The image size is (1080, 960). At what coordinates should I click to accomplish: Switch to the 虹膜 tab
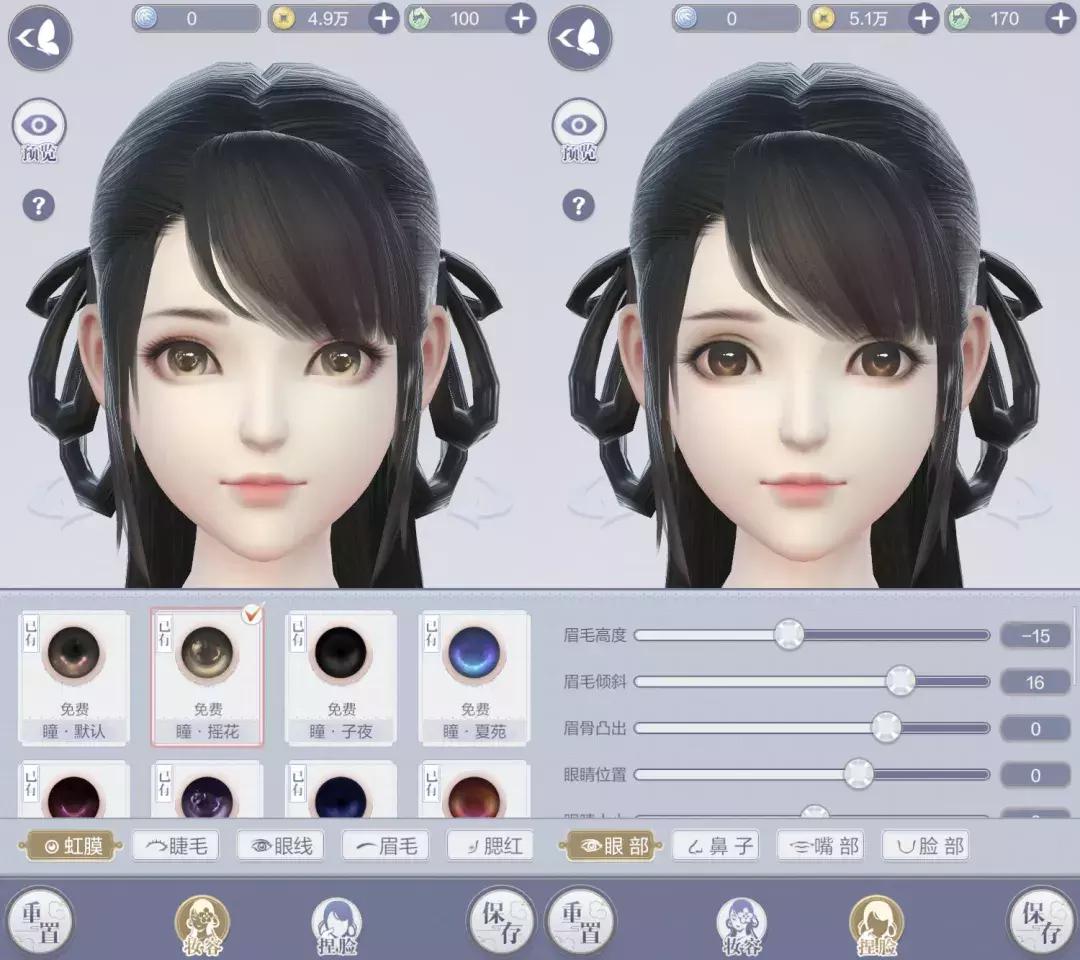pos(73,846)
